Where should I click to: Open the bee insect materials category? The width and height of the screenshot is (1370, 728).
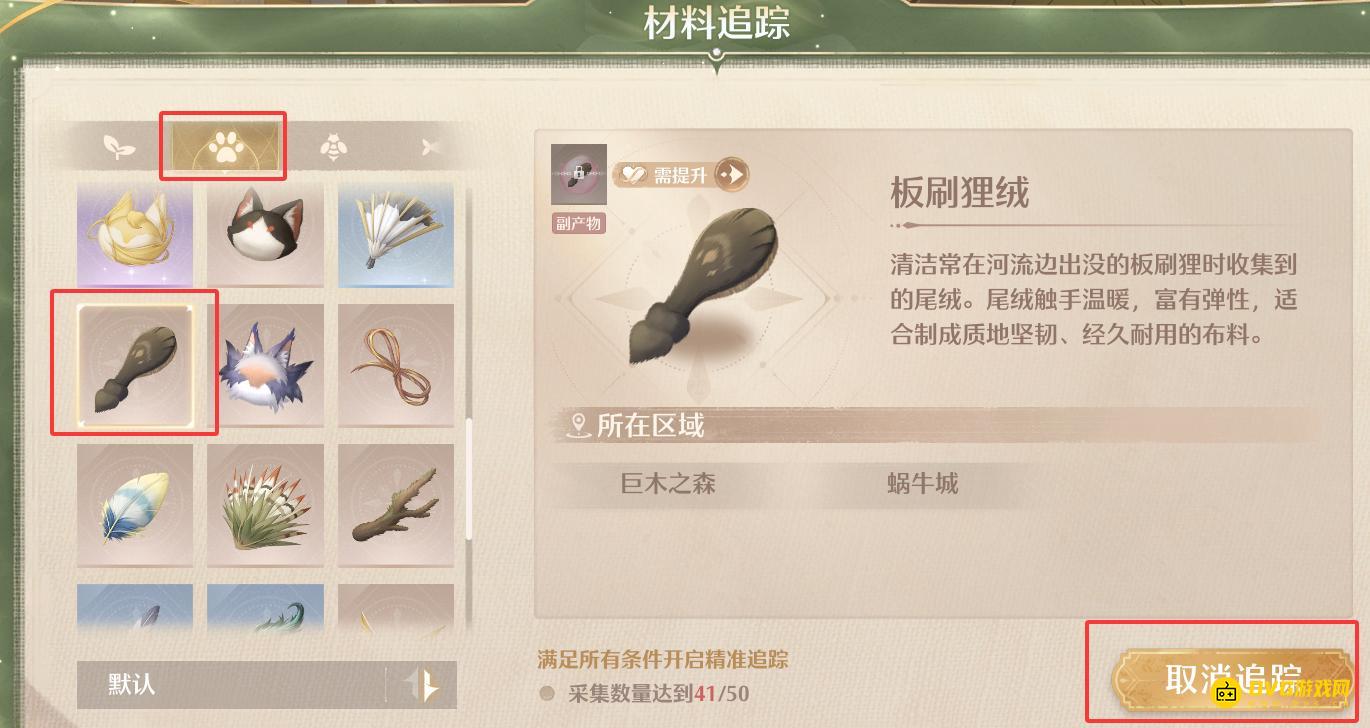coord(333,146)
